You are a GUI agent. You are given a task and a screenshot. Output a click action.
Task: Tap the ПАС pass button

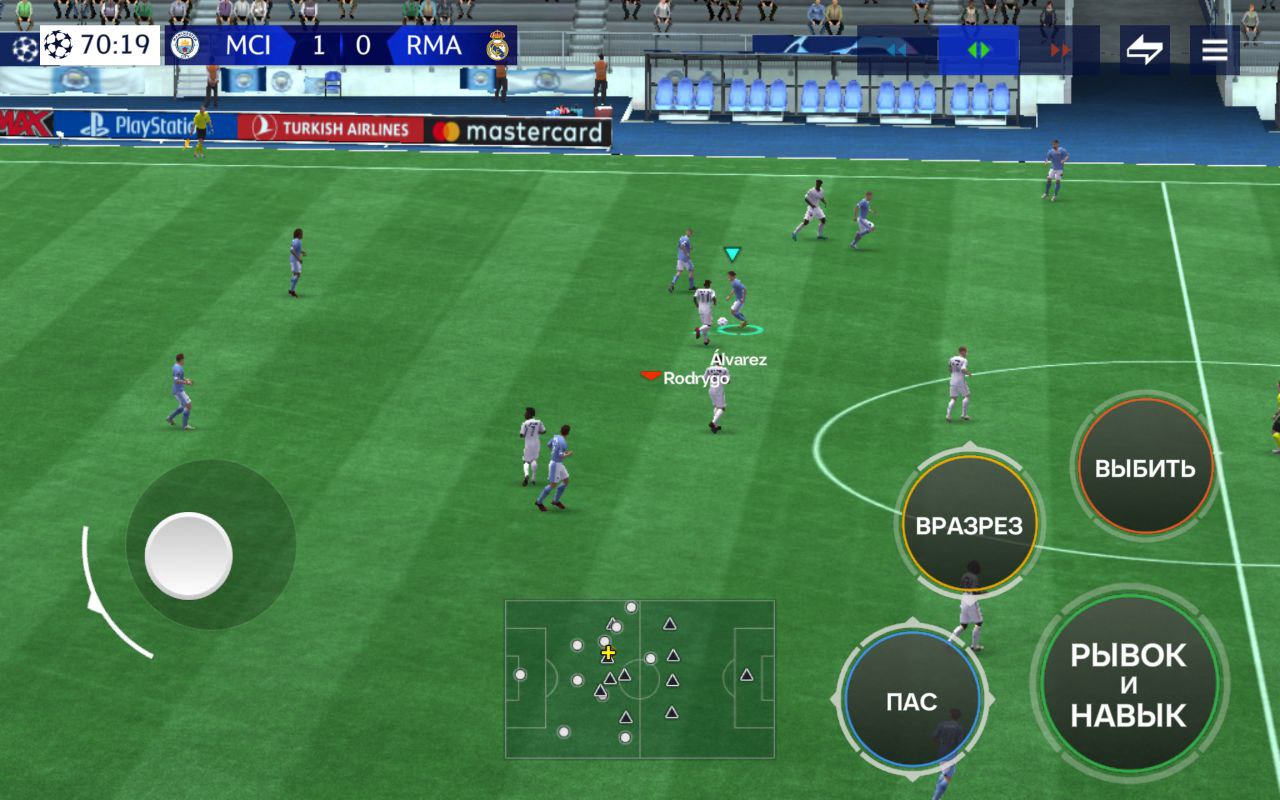911,700
